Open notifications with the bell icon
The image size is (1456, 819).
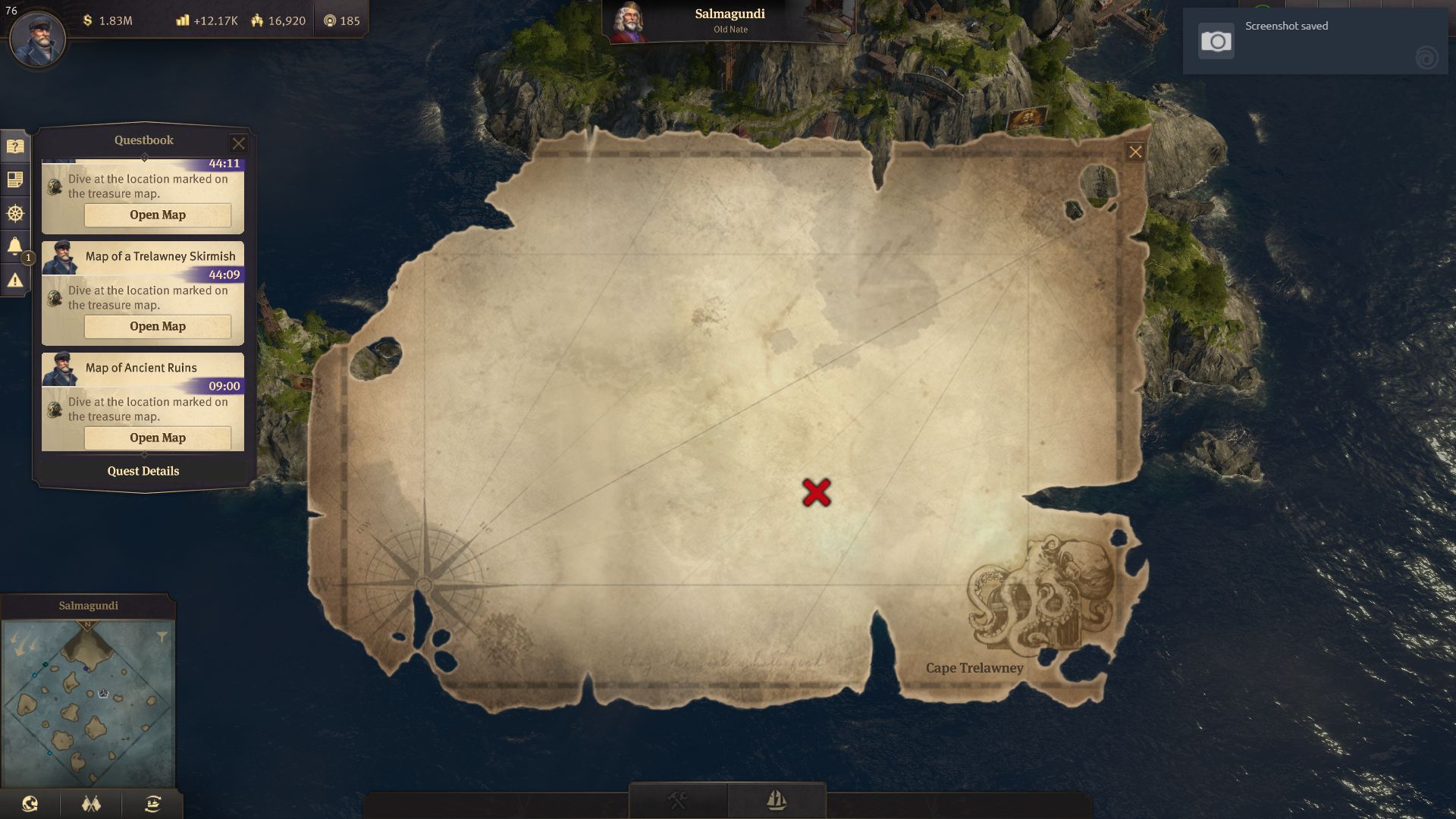click(x=14, y=245)
